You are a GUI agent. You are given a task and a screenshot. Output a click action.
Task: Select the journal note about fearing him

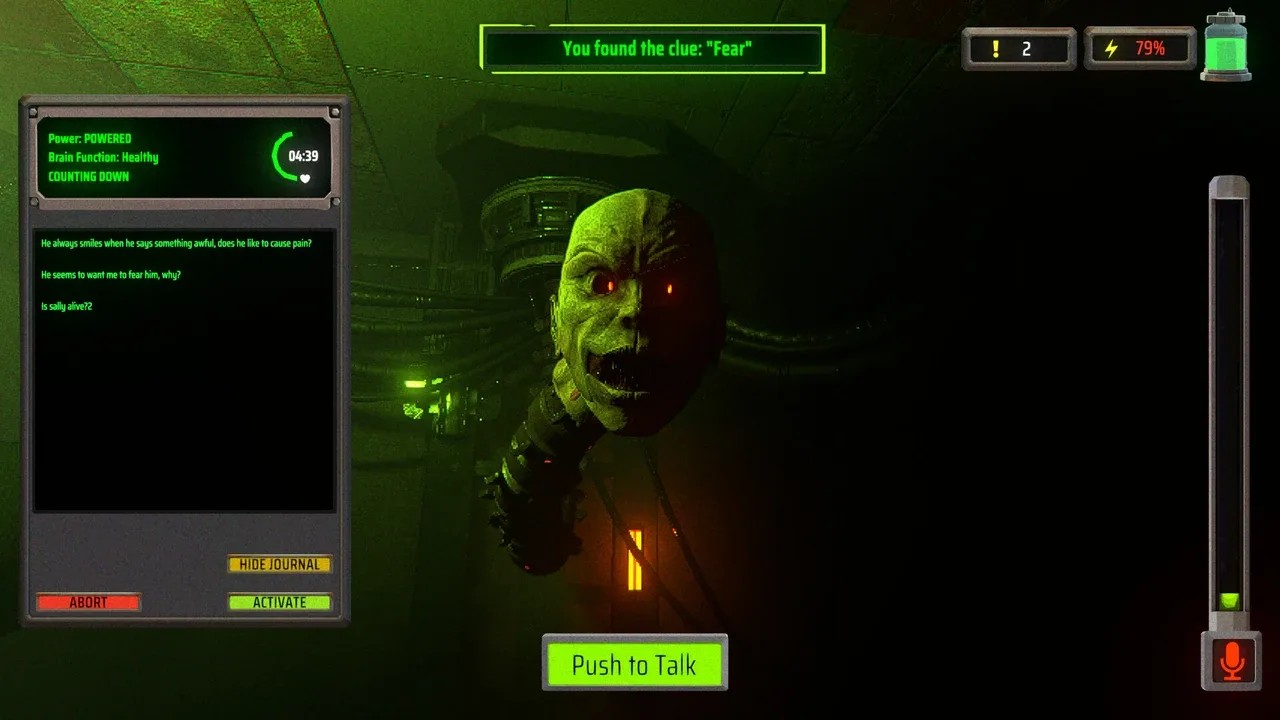(x=111, y=275)
